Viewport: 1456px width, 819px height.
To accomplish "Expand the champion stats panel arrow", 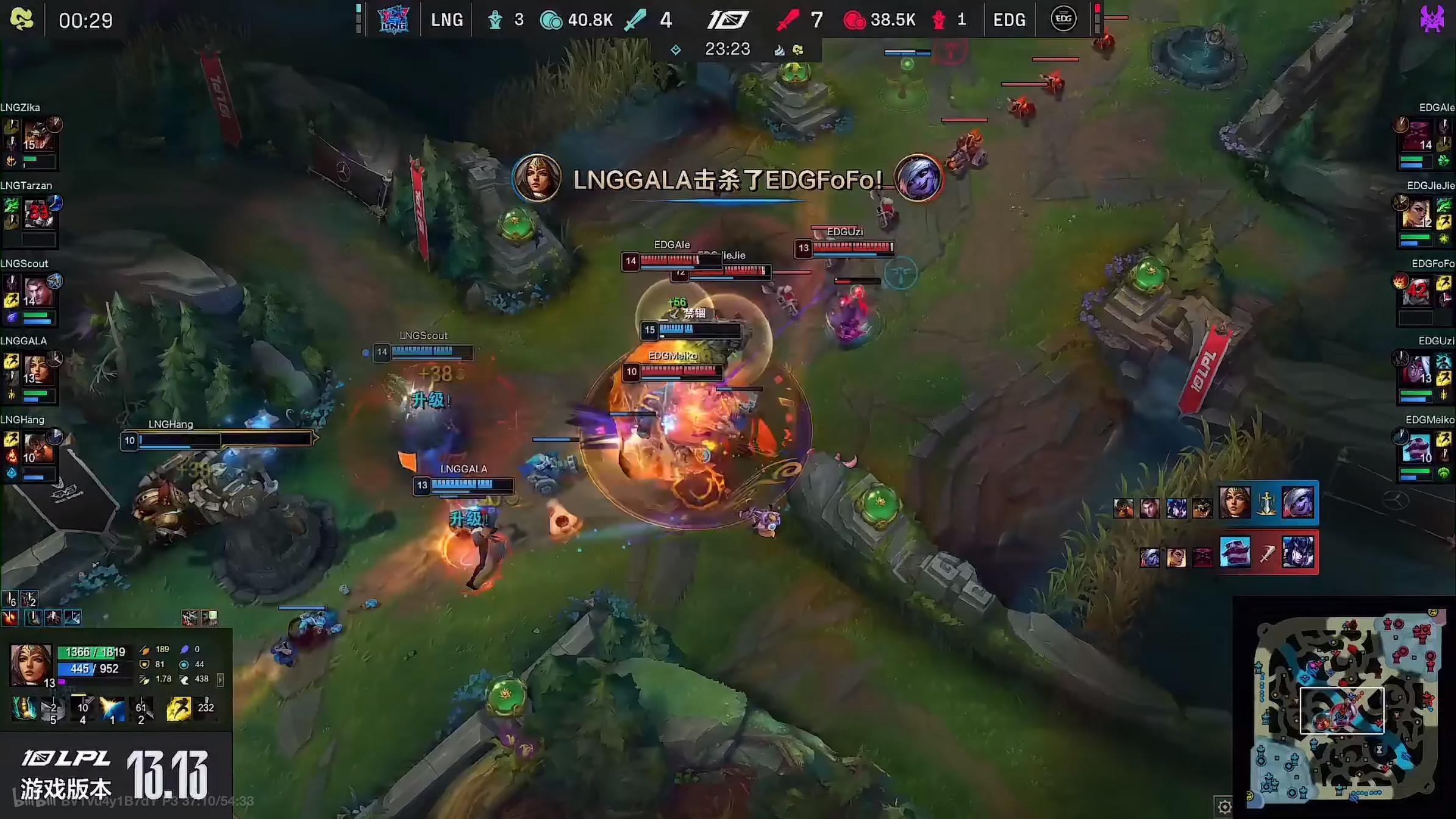I will click(220, 679).
